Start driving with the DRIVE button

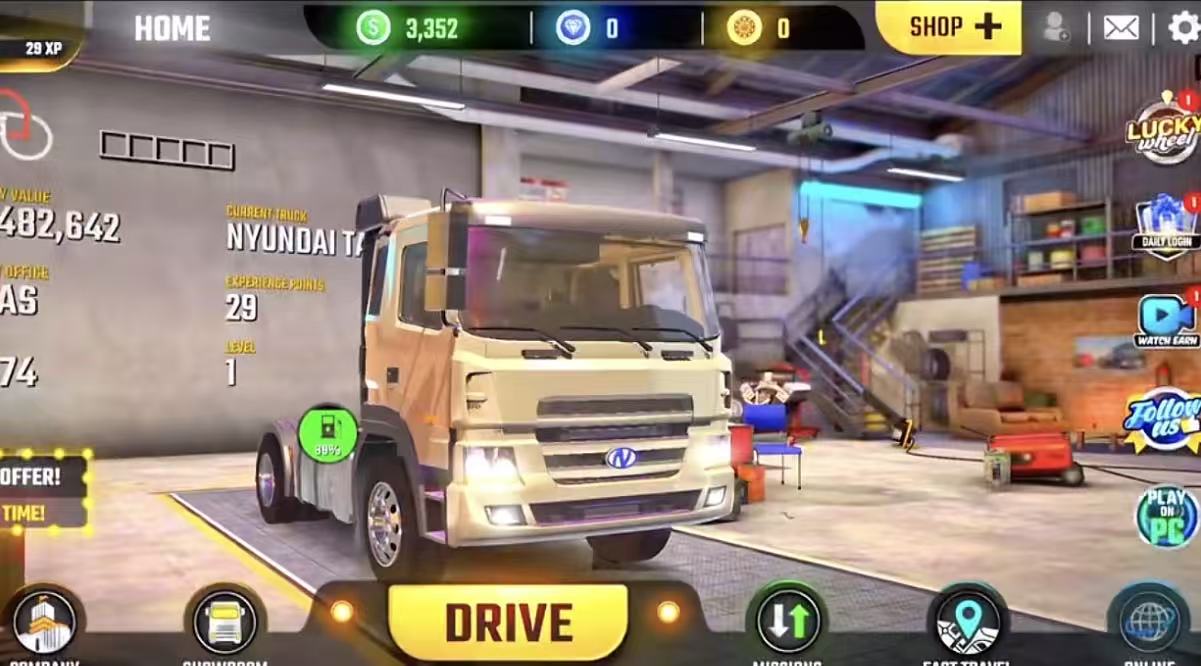click(508, 621)
